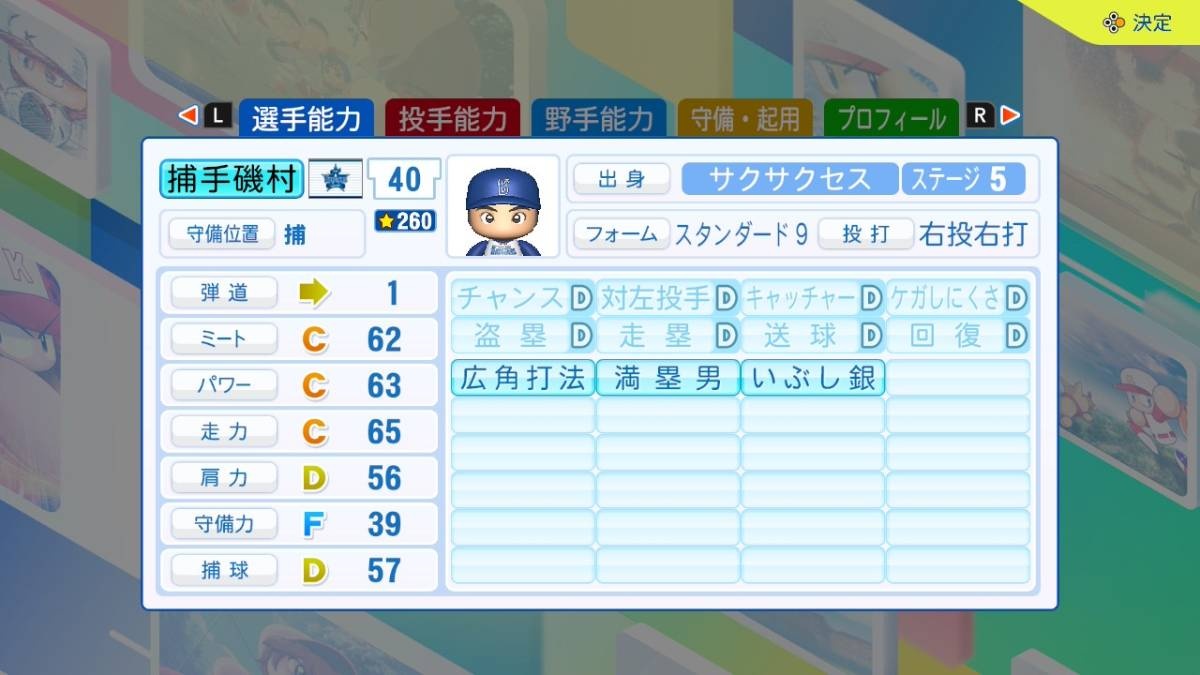Image resolution: width=1200 pixels, height=675 pixels.
Task: Select the チャンス ability cell
Action: click(x=523, y=297)
